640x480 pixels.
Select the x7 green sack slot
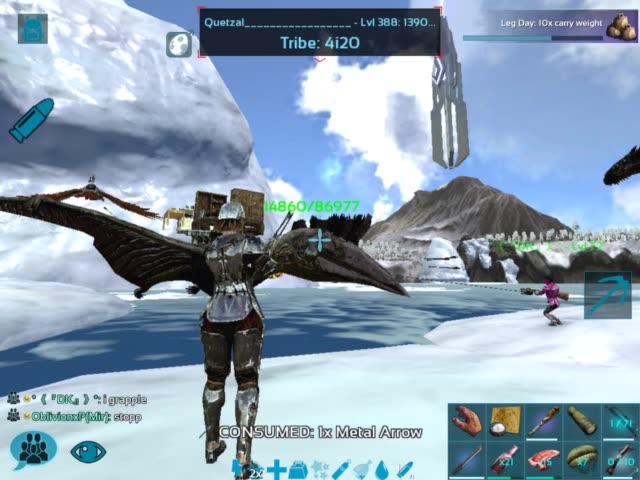click(x=581, y=460)
